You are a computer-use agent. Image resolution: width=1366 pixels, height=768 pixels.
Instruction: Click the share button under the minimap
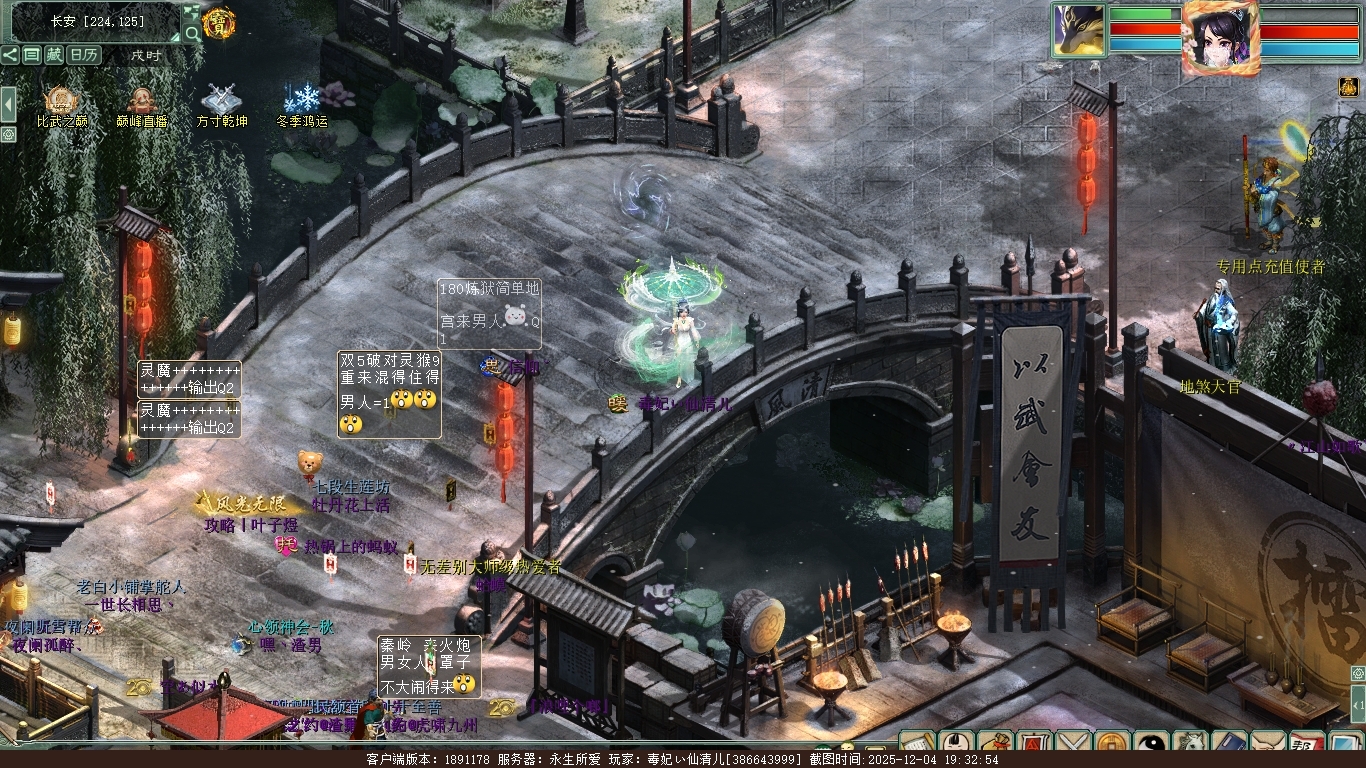[x=10, y=55]
